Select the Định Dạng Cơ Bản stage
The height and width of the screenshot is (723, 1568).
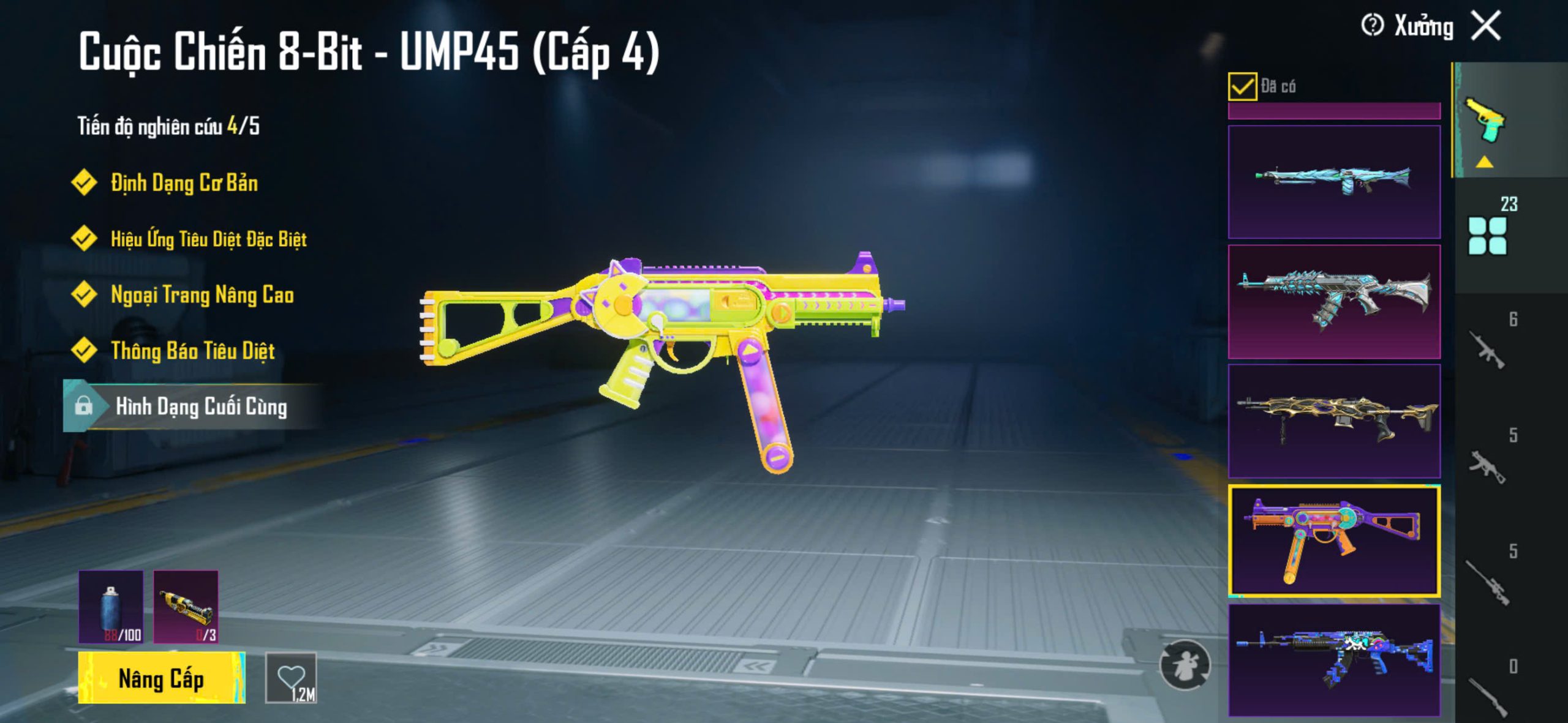pyautogui.click(x=184, y=182)
